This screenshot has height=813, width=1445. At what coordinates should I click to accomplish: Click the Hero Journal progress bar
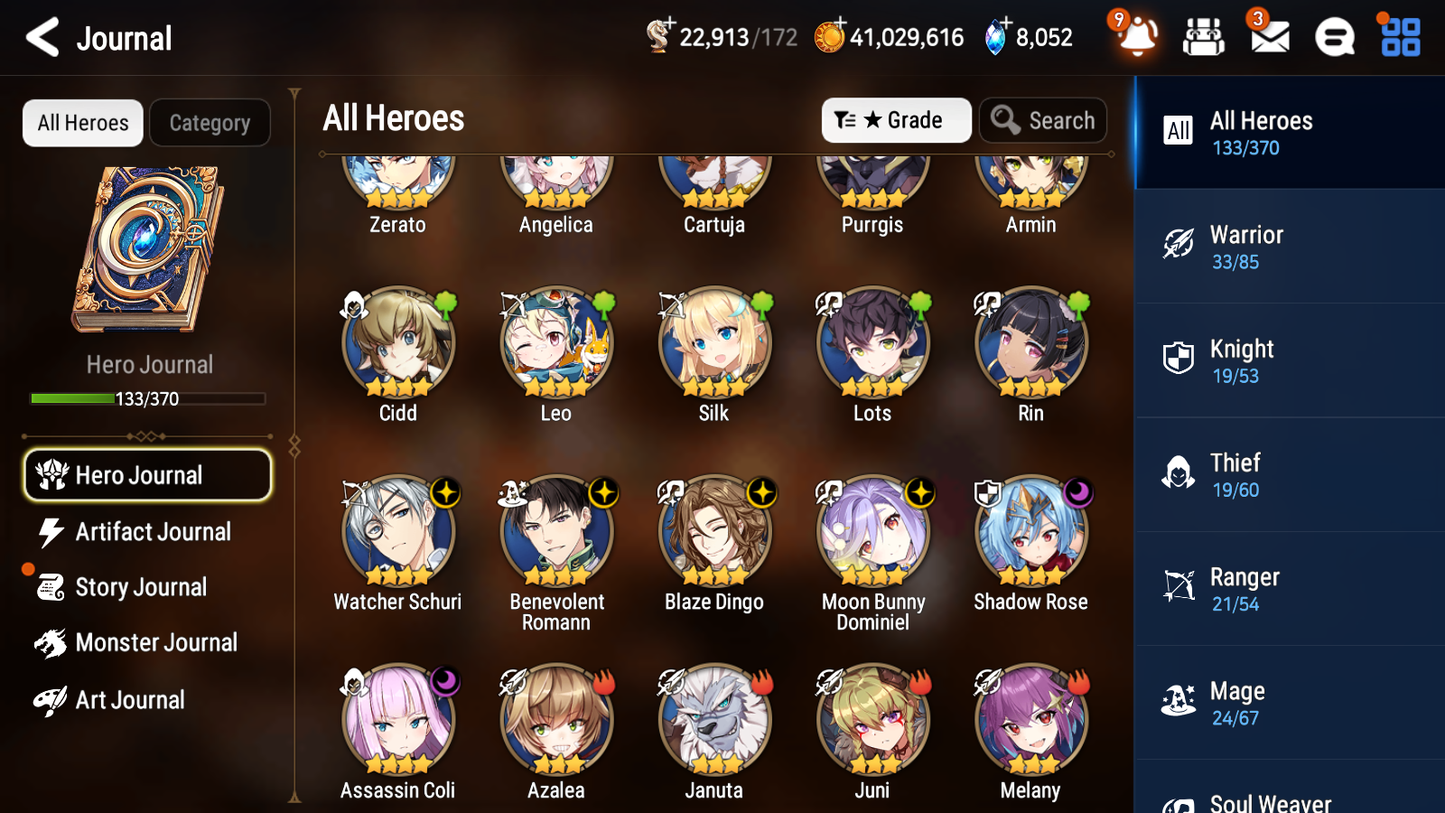click(x=148, y=398)
